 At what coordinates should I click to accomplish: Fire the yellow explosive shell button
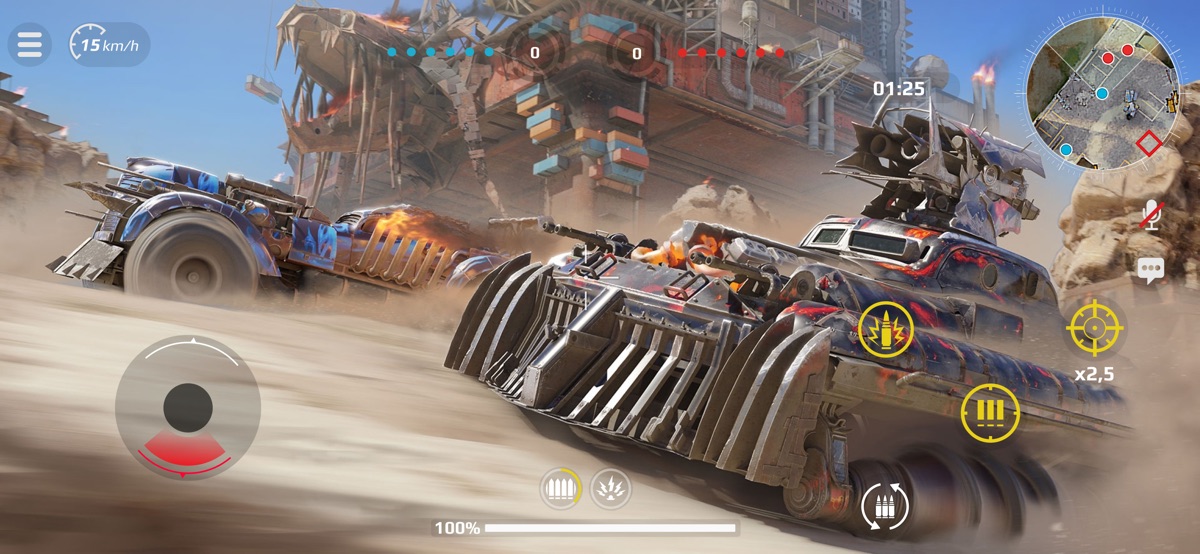click(887, 328)
